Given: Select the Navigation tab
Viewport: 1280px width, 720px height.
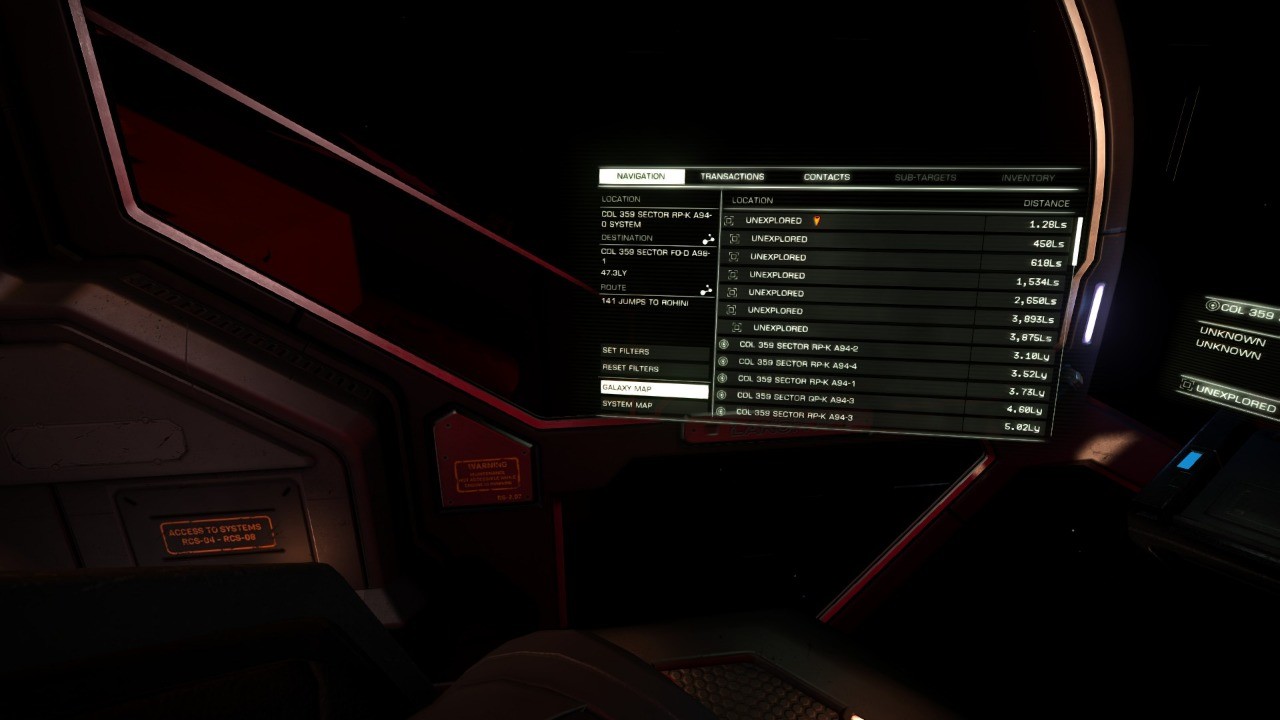Looking at the screenshot, I should [x=641, y=177].
